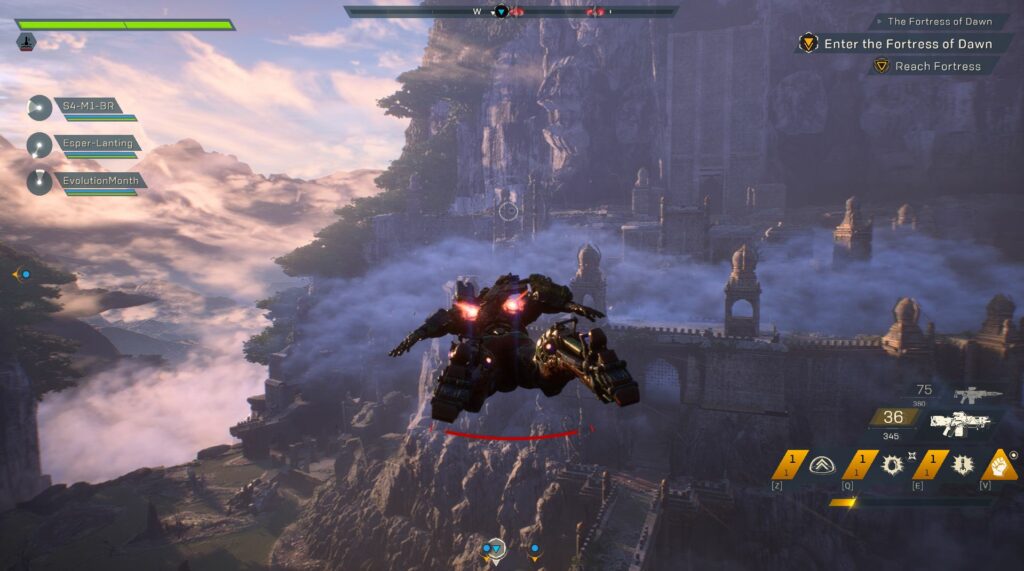The image size is (1024, 571).
Task: Open the Enter the Fortress of Dawn objective
Action: (907, 44)
